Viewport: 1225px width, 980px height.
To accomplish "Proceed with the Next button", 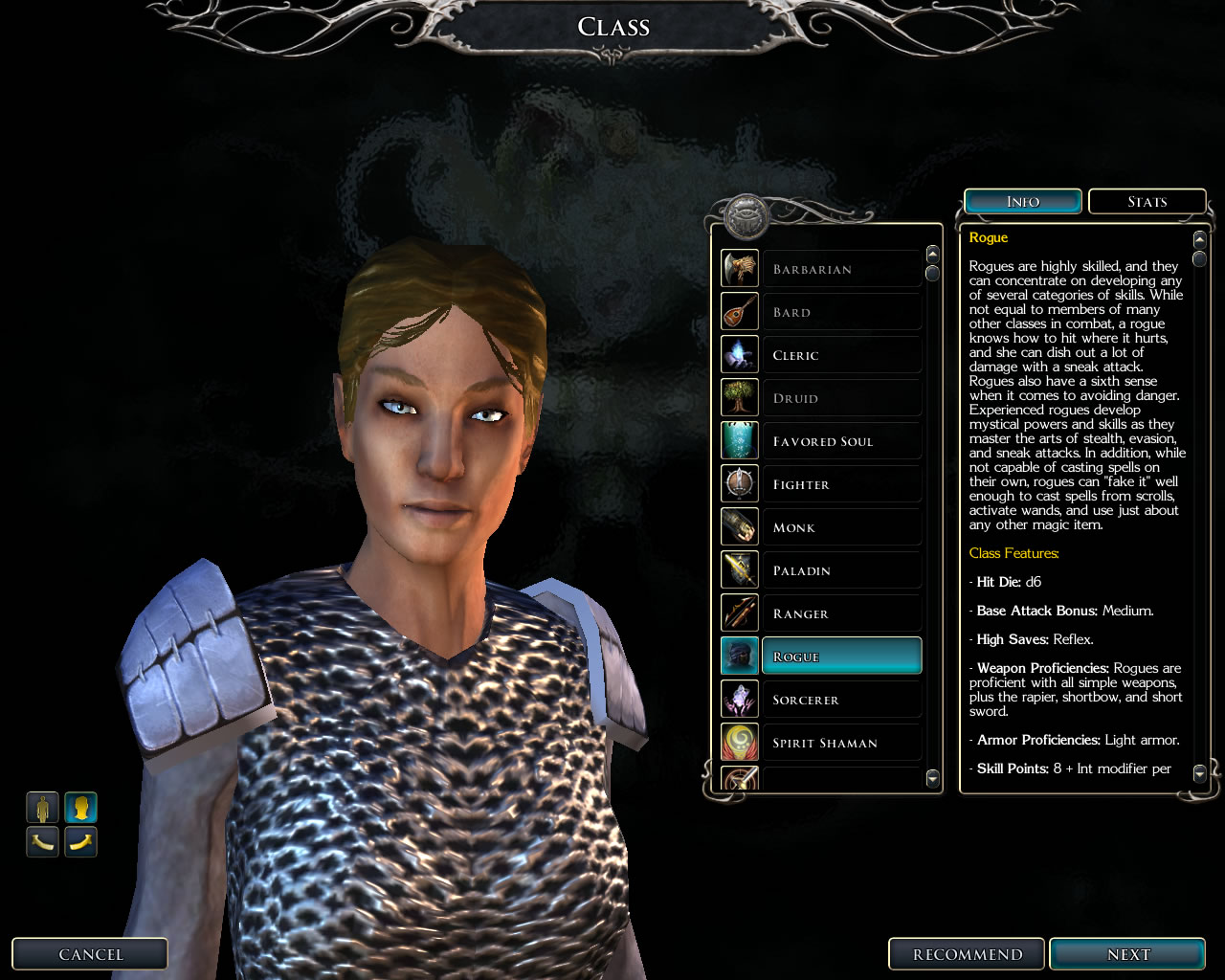I will pyautogui.click(x=1127, y=954).
